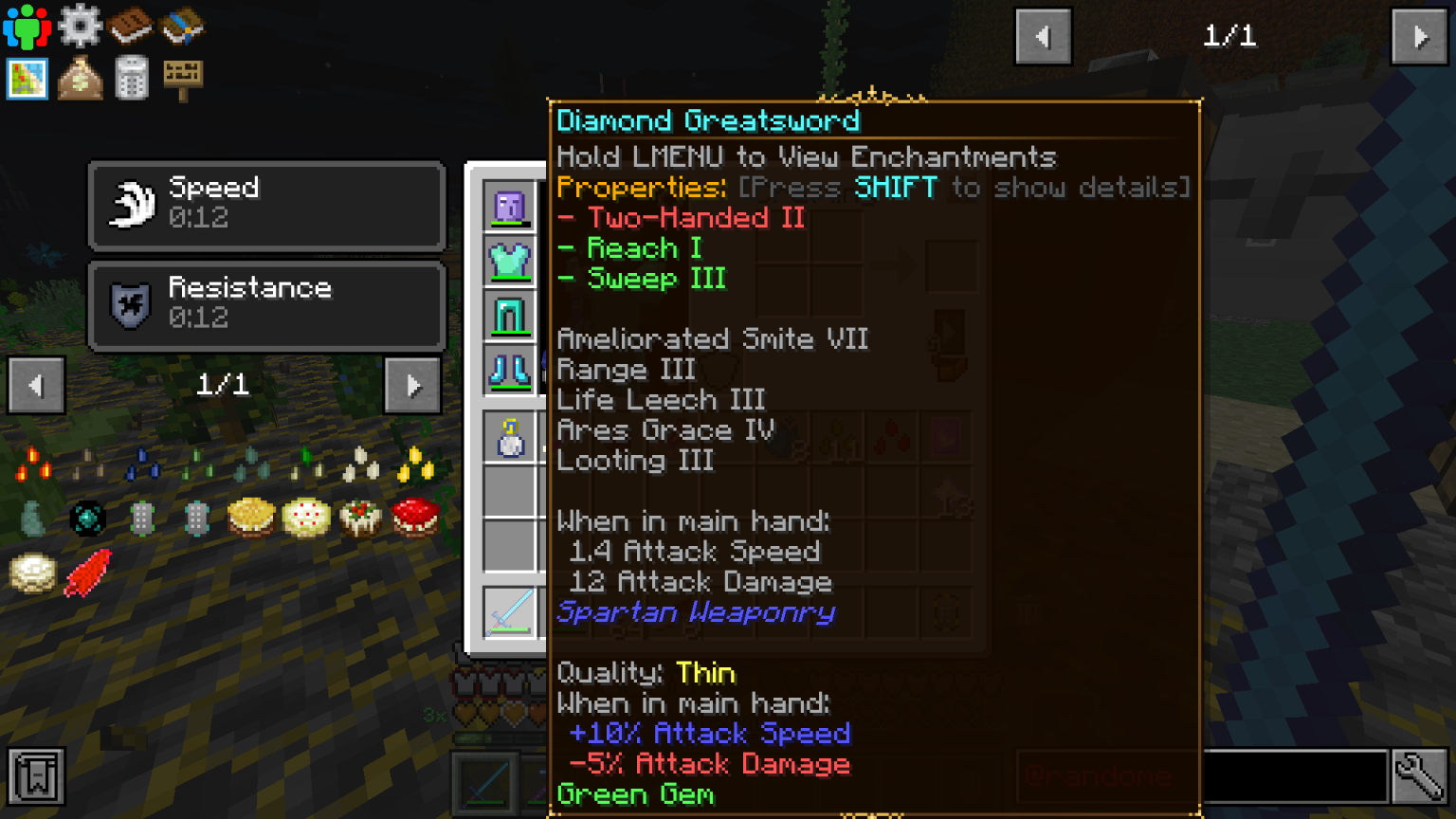
Task: Click the left arrow beside the 1/1 label
Action: 36,386
